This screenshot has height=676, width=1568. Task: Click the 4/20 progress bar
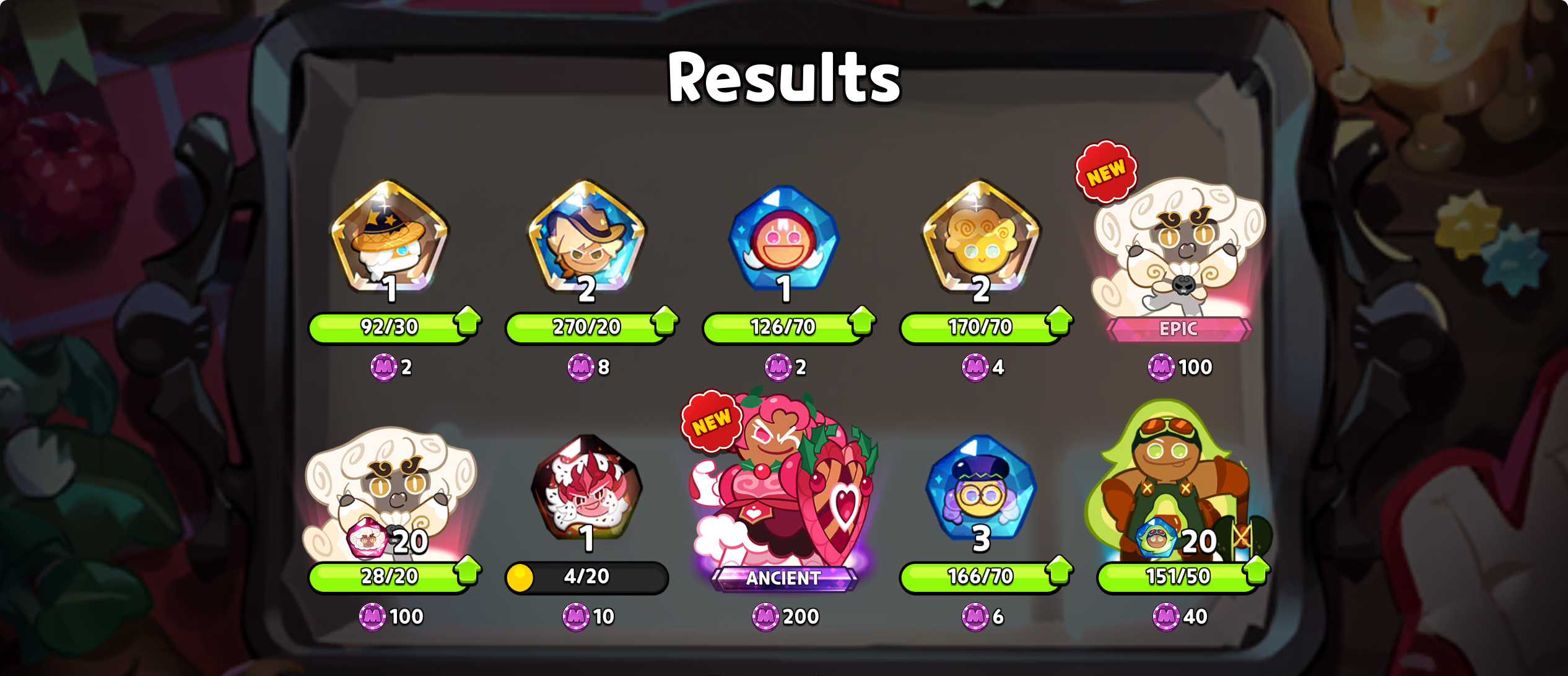pyautogui.click(x=586, y=576)
